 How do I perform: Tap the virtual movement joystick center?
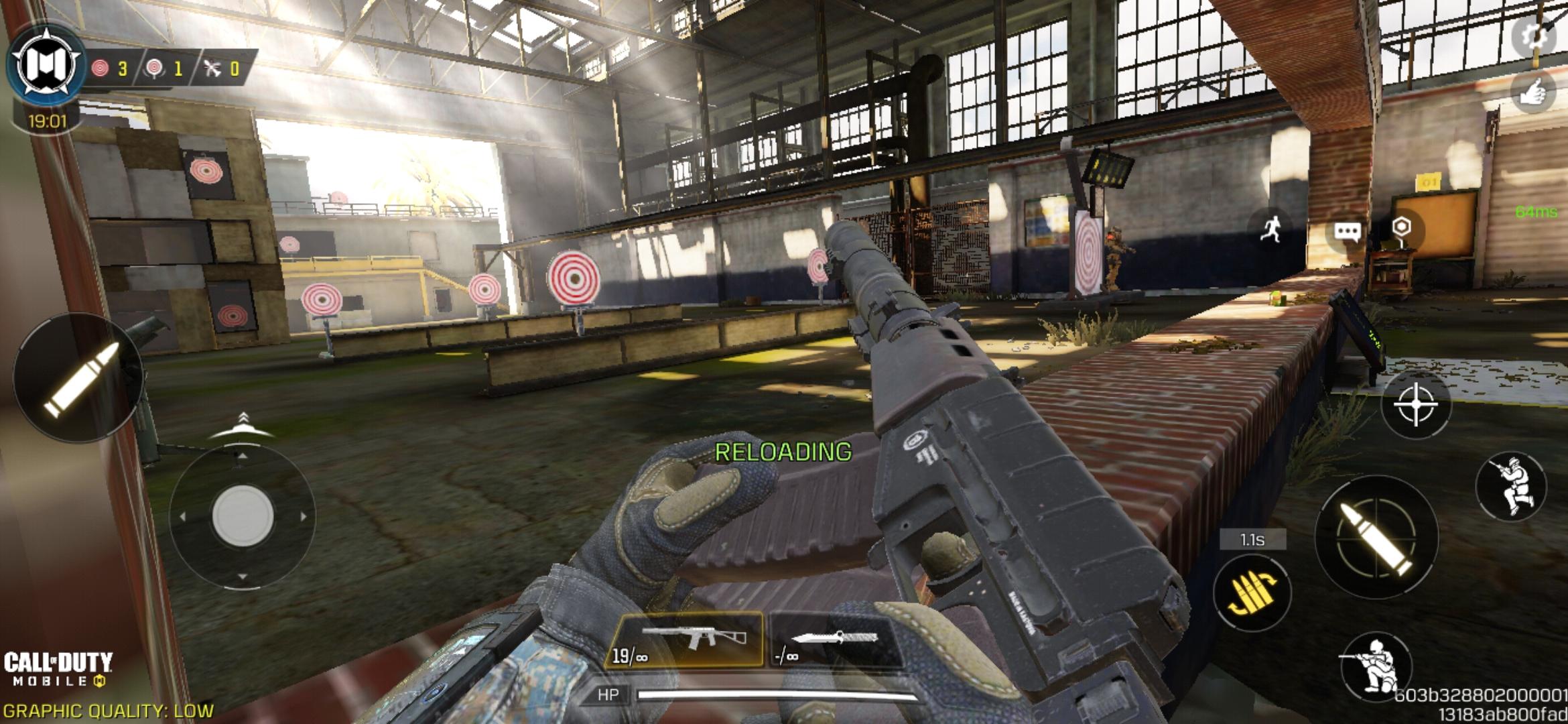(x=243, y=516)
